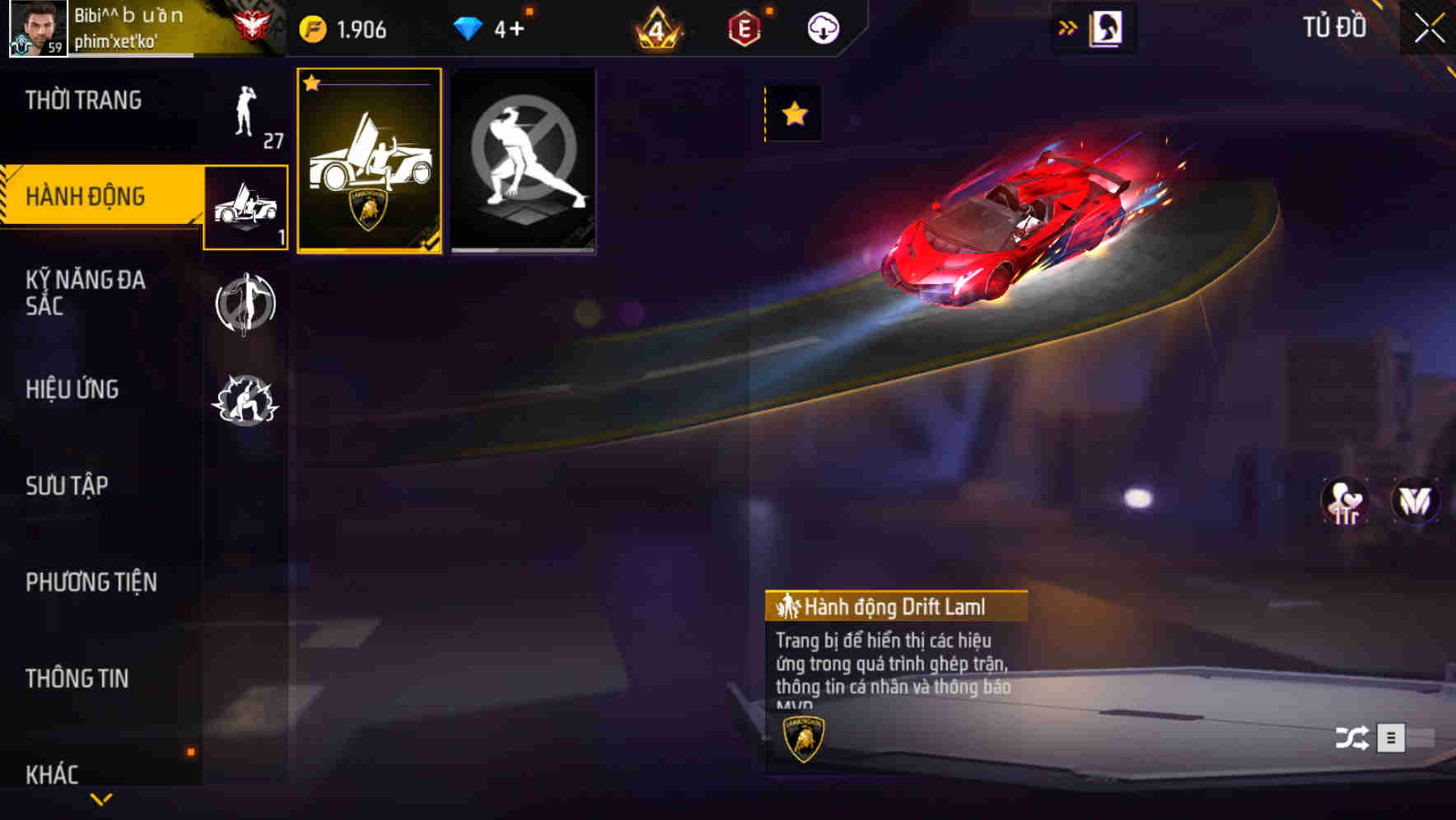
Task: Expand the left menu with the down chevron
Action: click(x=101, y=800)
